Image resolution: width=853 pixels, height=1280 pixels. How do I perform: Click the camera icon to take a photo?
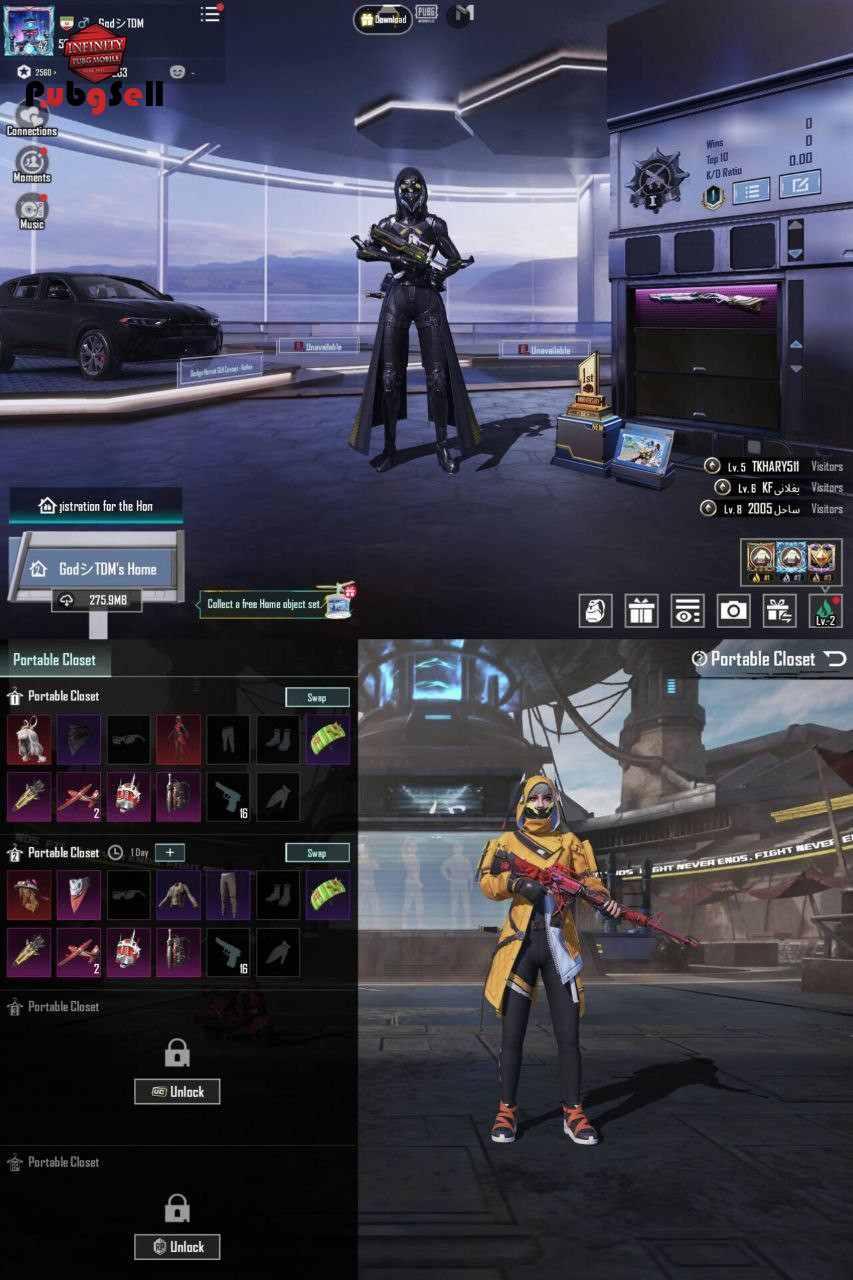click(x=733, y=610)
